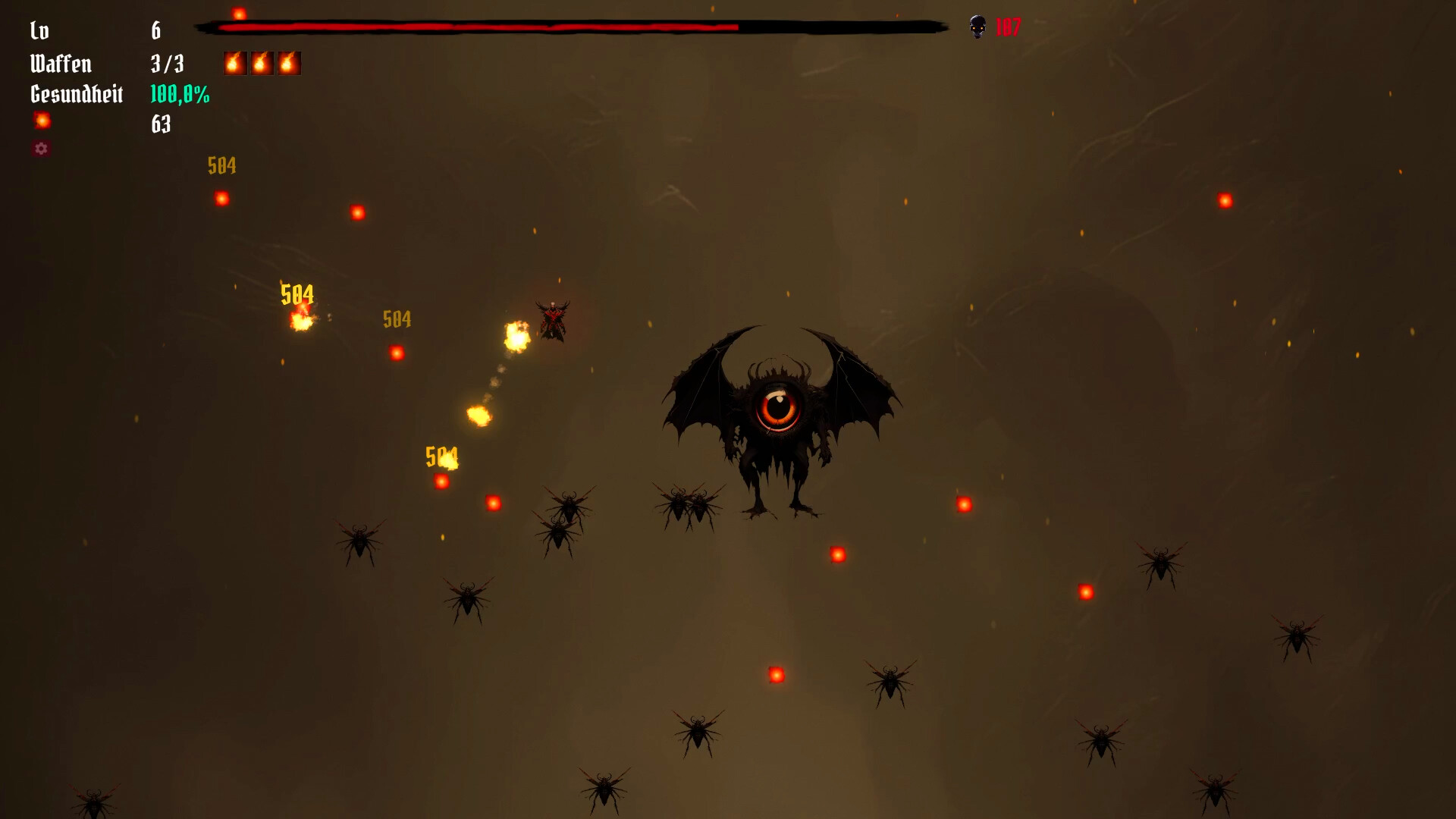1456x819 pixels.
Task: Click the fireball pickup icon at top edge
Action: point(240,11)
